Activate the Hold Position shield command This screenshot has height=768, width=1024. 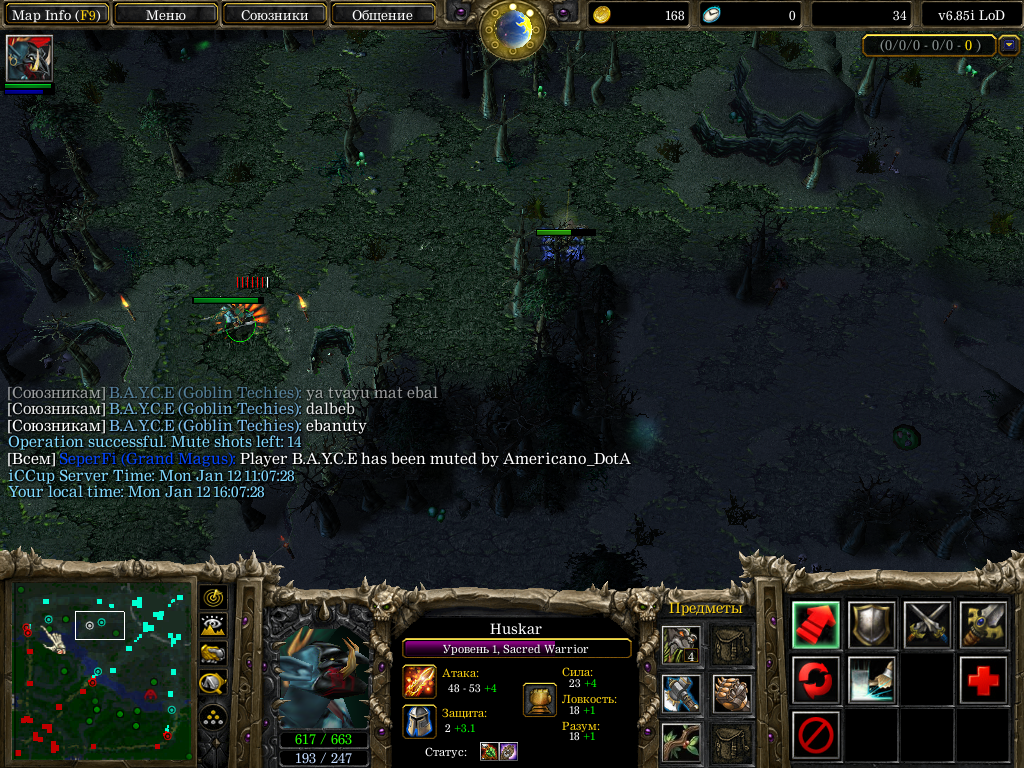[872, 624]
